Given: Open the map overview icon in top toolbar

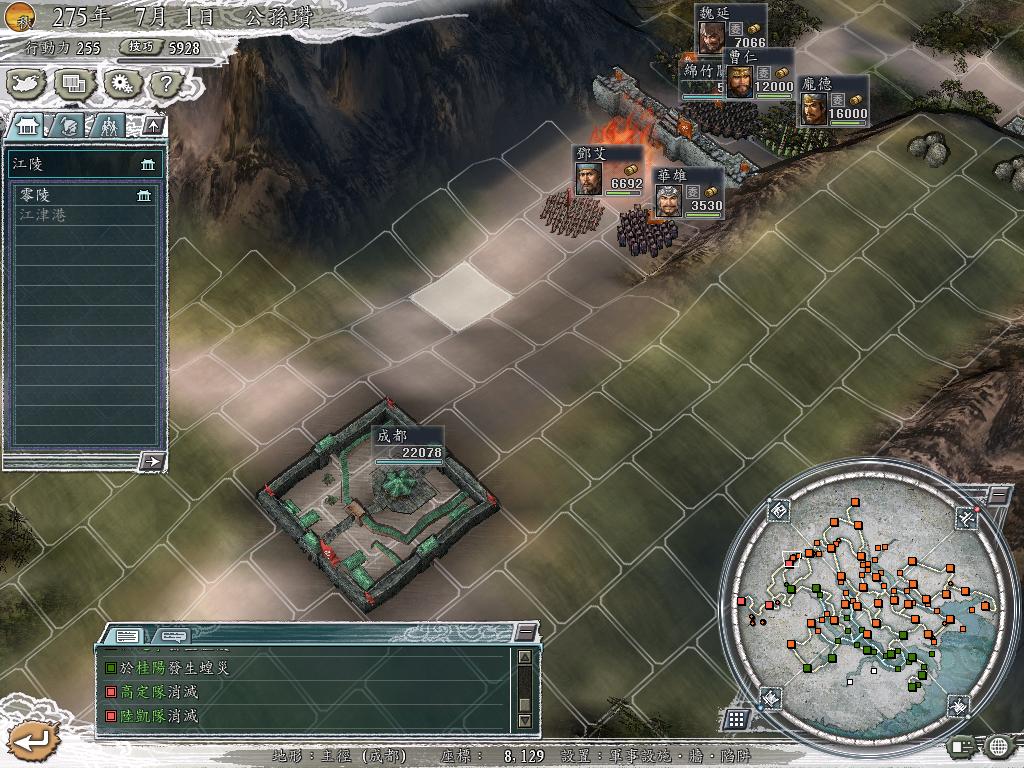Looking at the screenshot, I should click(28, 84).
